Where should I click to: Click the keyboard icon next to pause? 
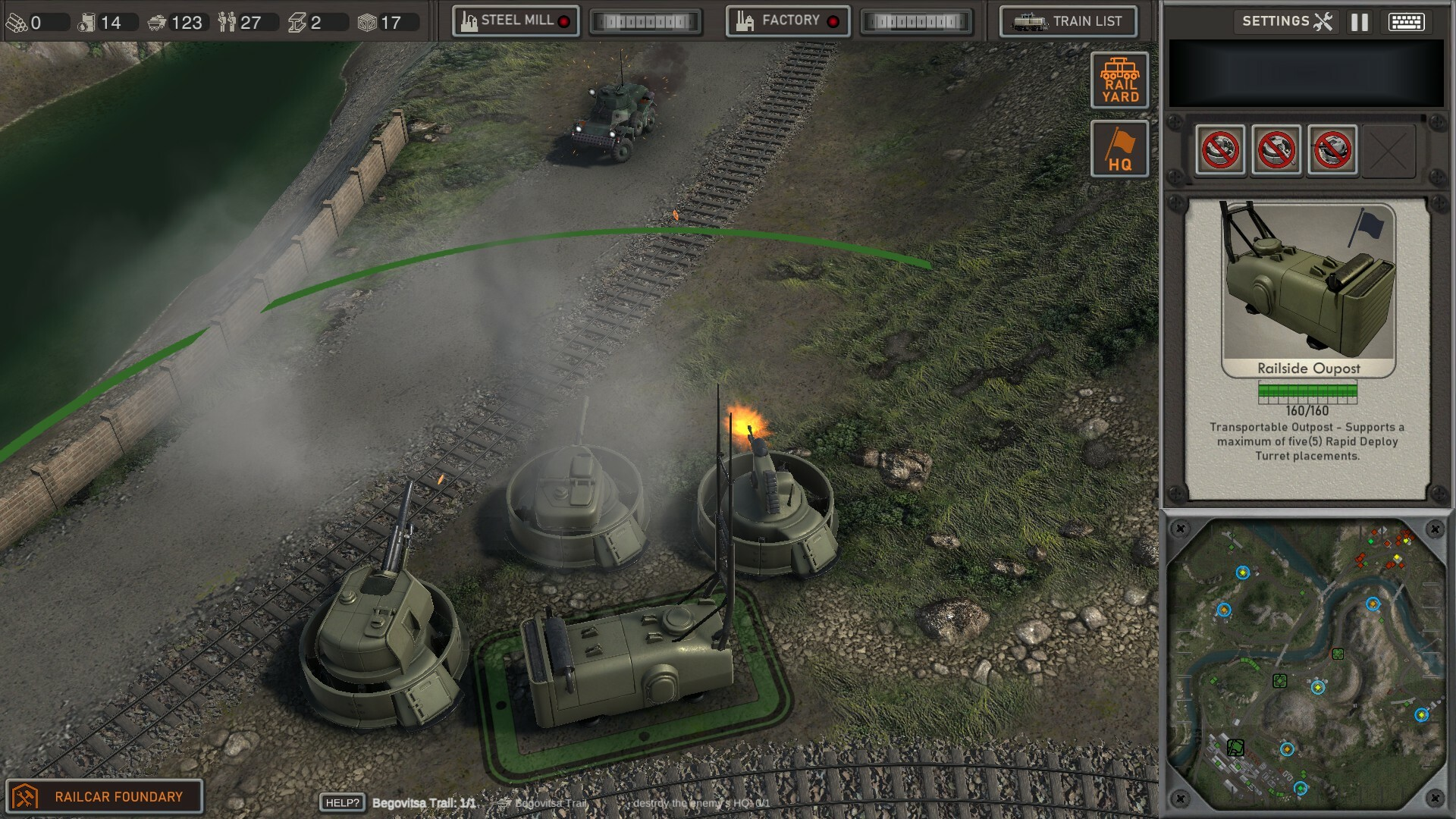pyautogui.click(x=1406, y=22)
